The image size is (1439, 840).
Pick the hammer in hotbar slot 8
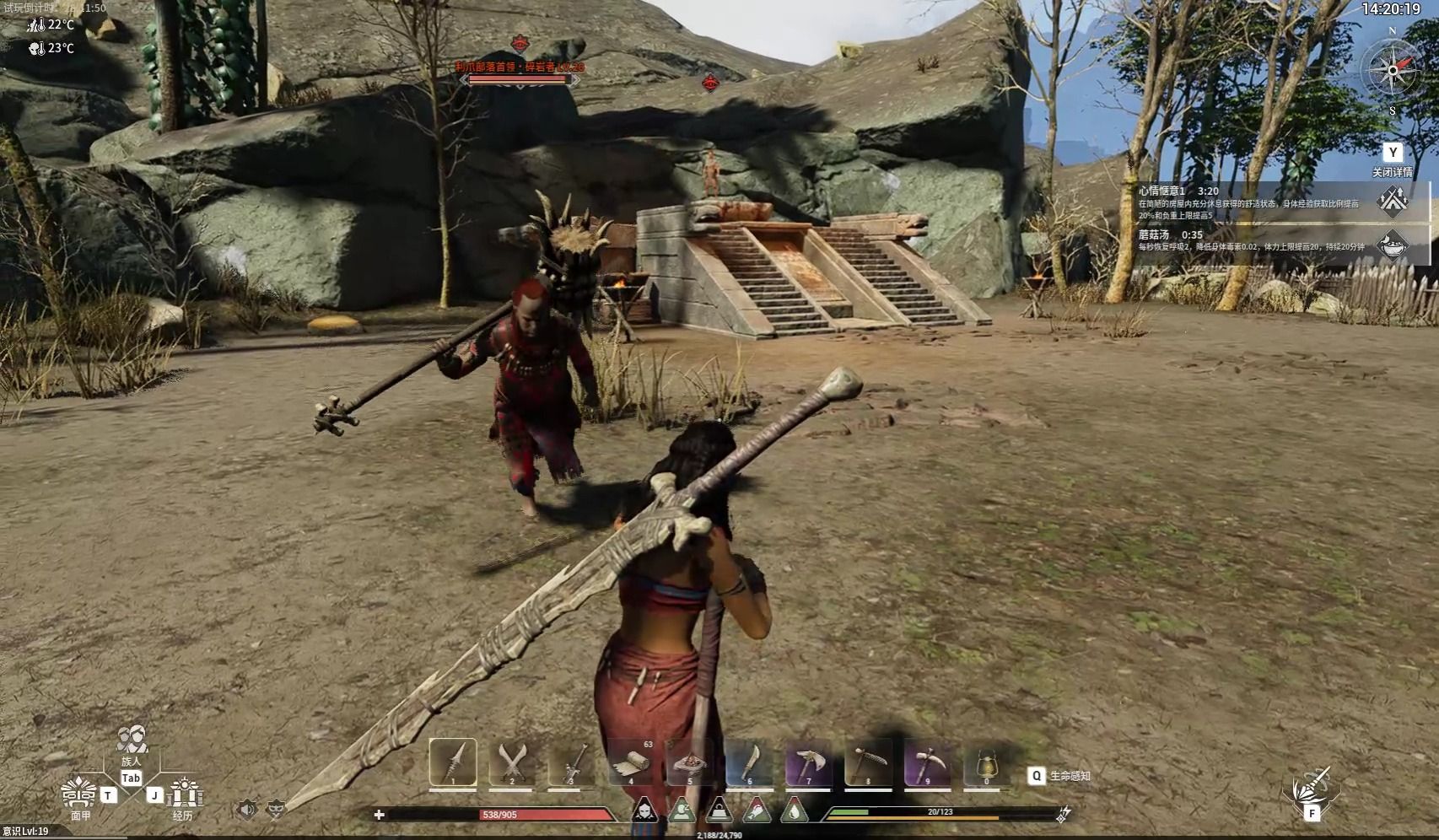click(x=868, y=764)
